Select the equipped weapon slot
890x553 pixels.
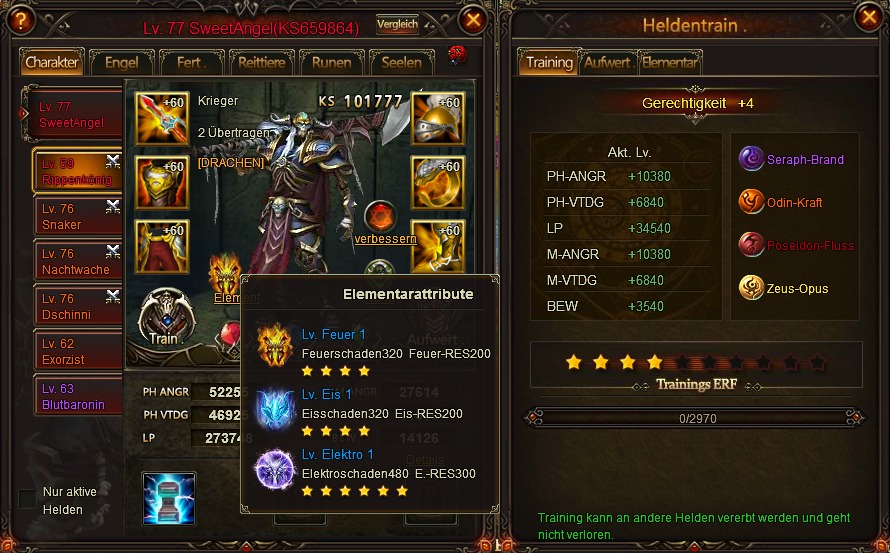pos(162,119)
